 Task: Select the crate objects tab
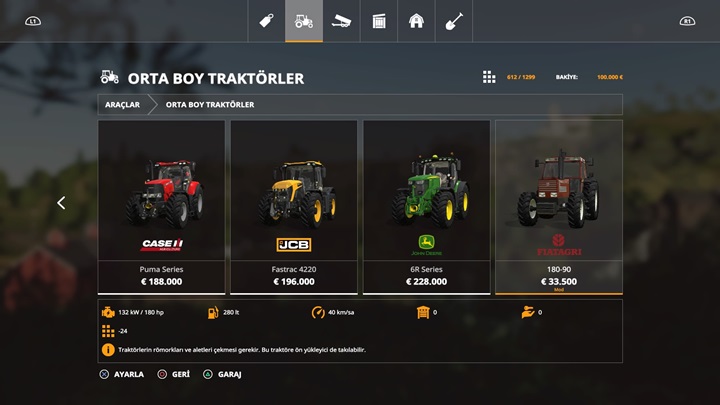click(x=379, y=21)
